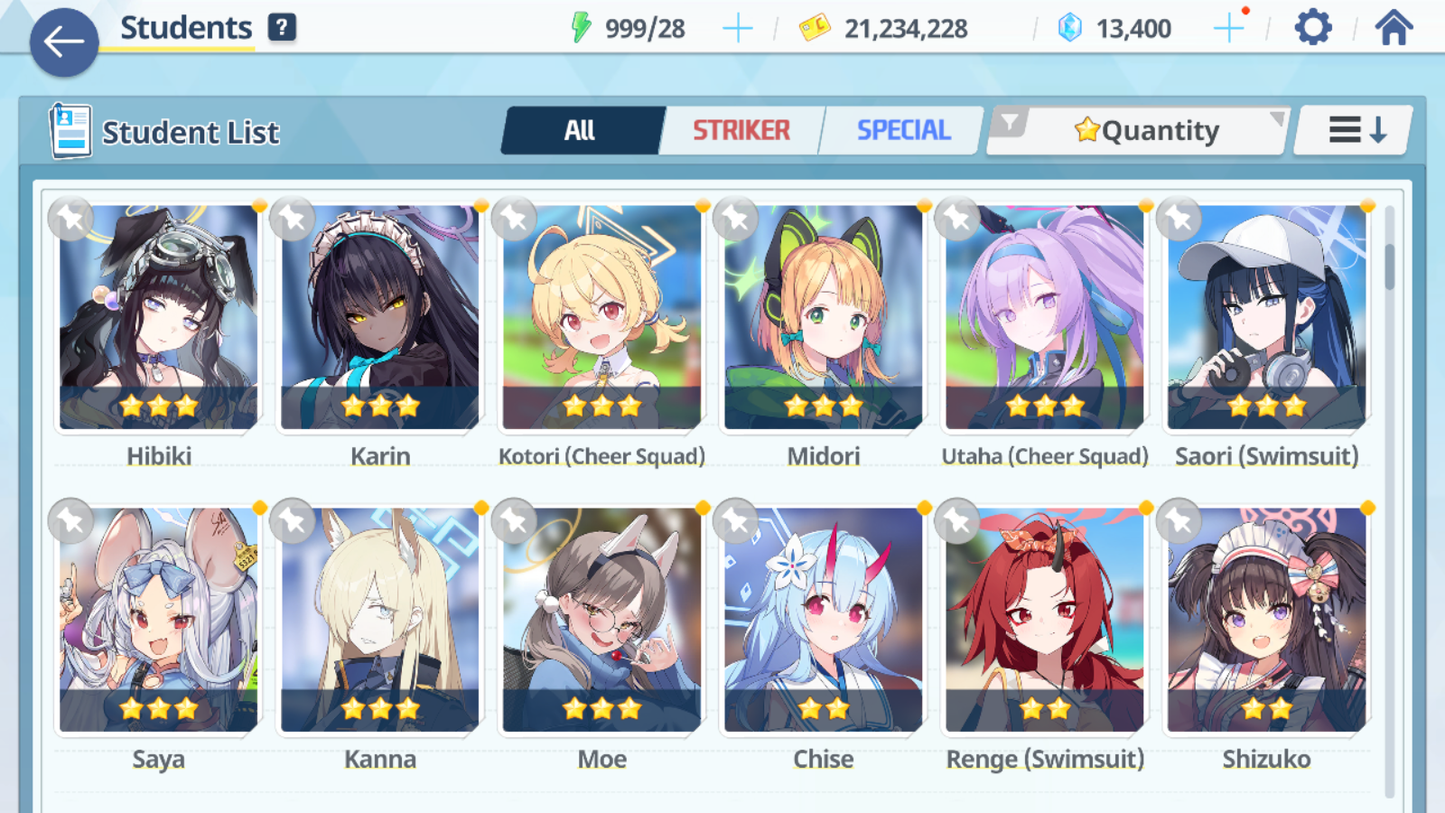Click the plus next to AP counter
The width and height of the screenshot is (1445, 813).
coord(737,28)
